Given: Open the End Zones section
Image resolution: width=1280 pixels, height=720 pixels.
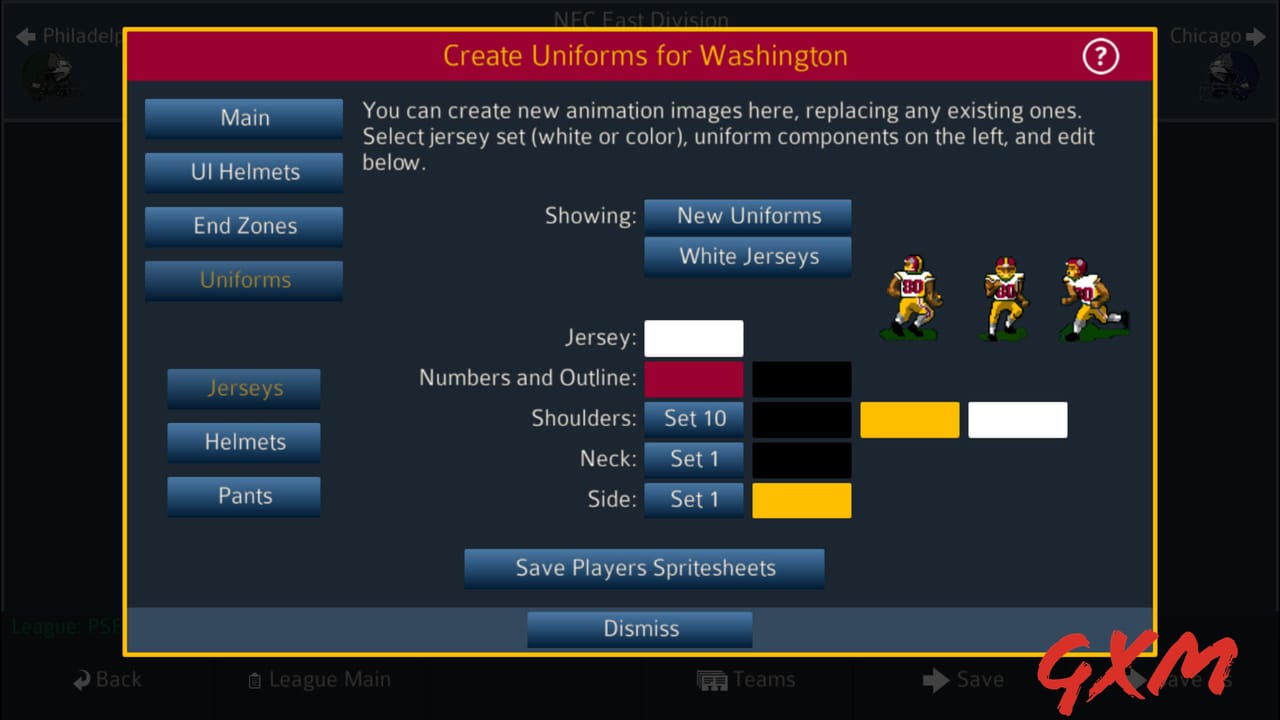Looking at the screenshot, I should [243, 226].
